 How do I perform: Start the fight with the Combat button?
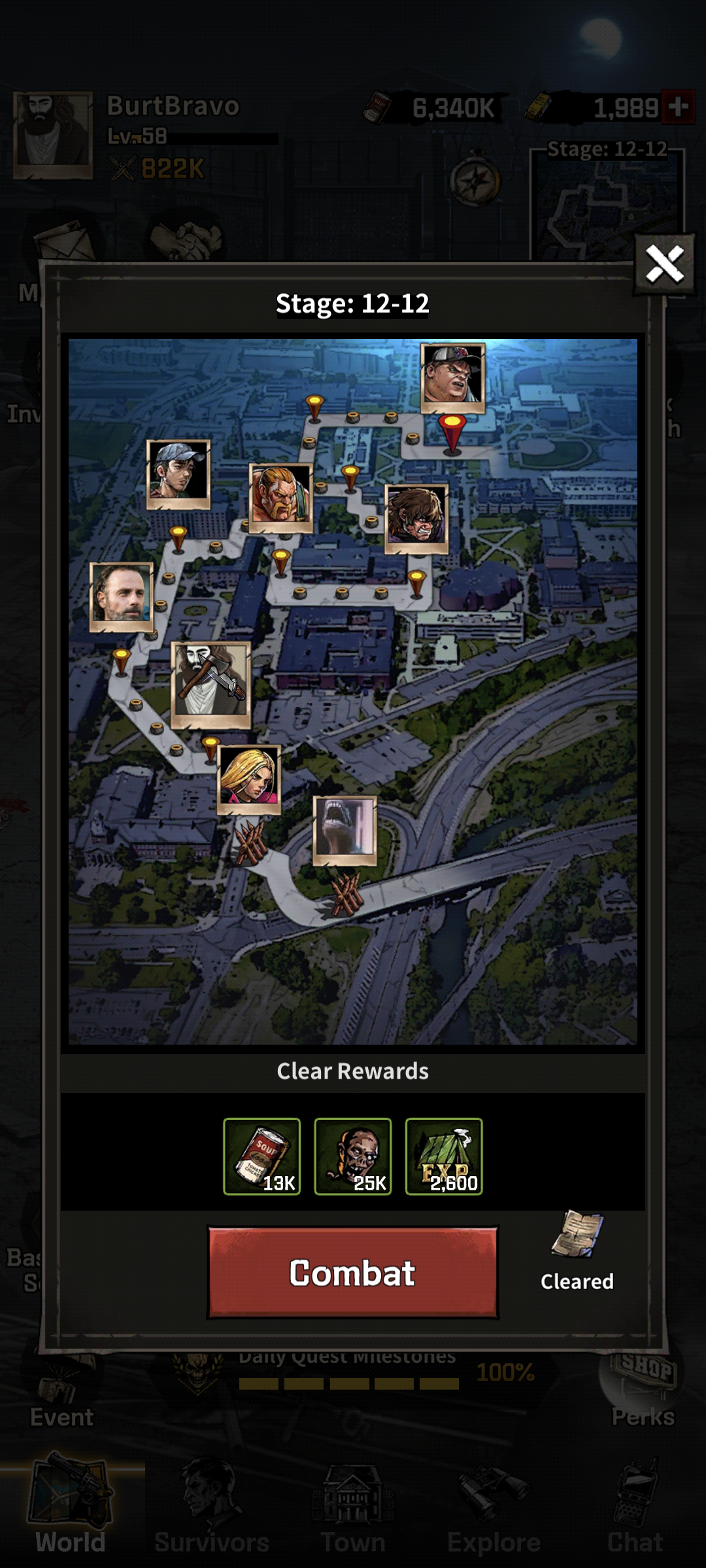(353, 1272)
